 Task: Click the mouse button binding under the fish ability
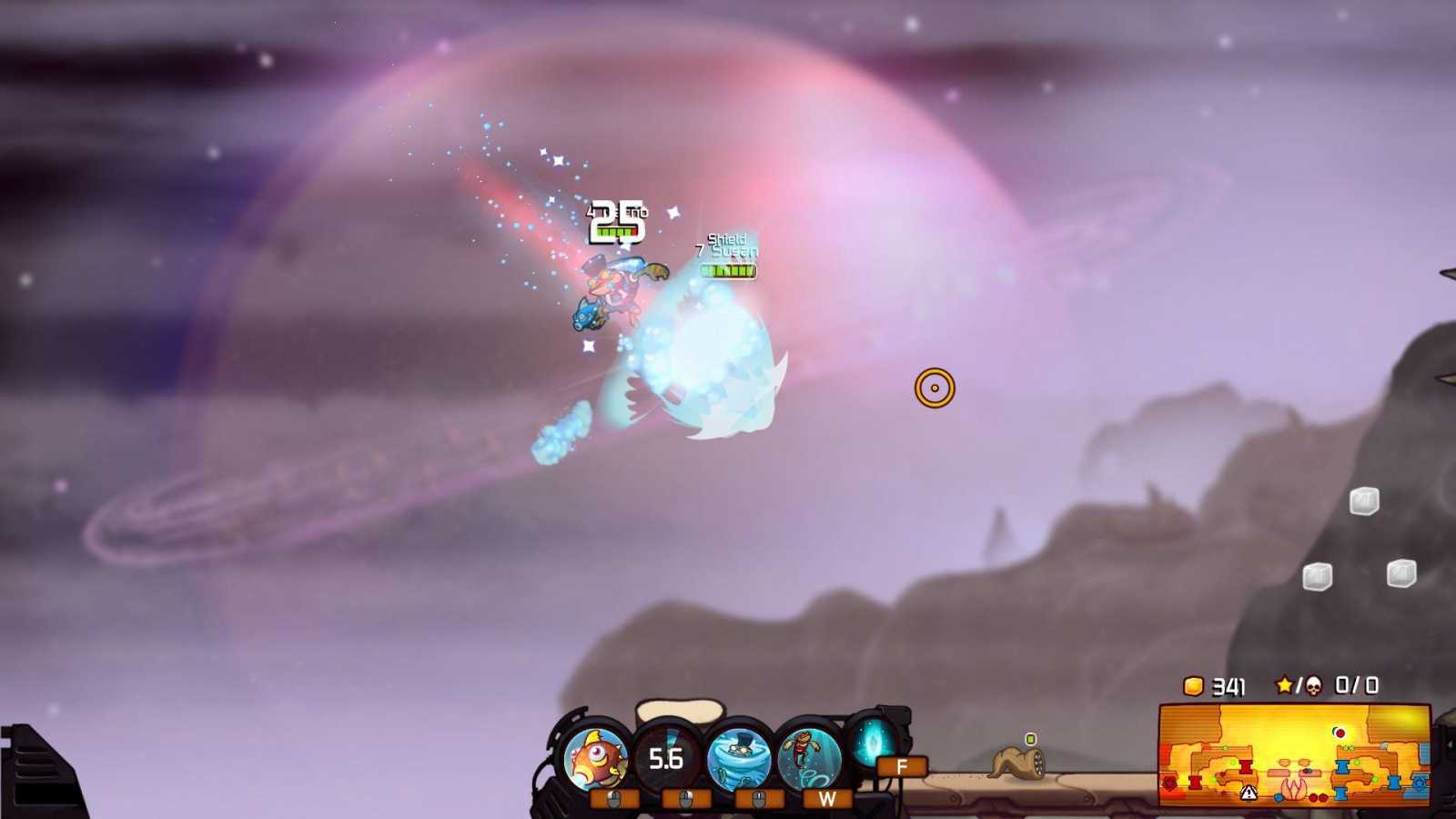(x=614, y=799)
